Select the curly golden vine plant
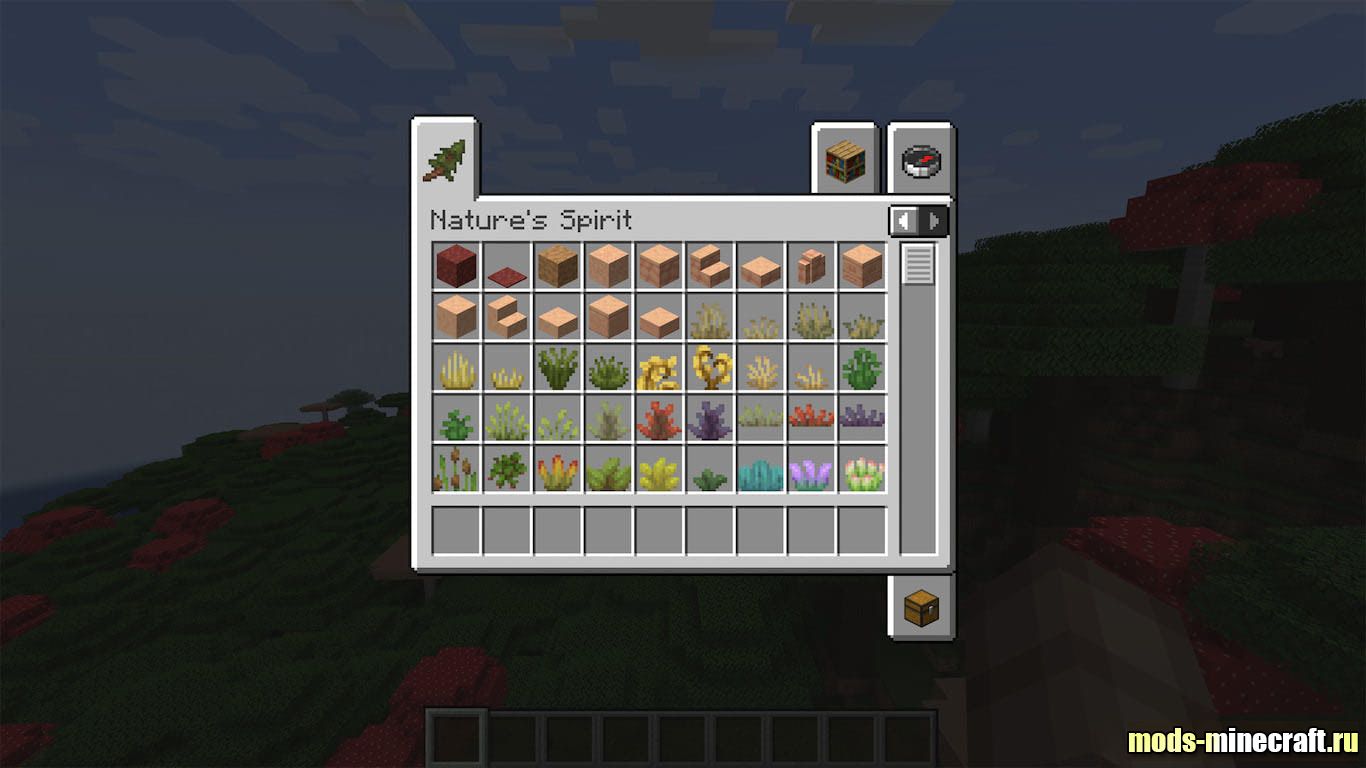The width and height of the screenshot is (1366, 768). click(710, 368)
